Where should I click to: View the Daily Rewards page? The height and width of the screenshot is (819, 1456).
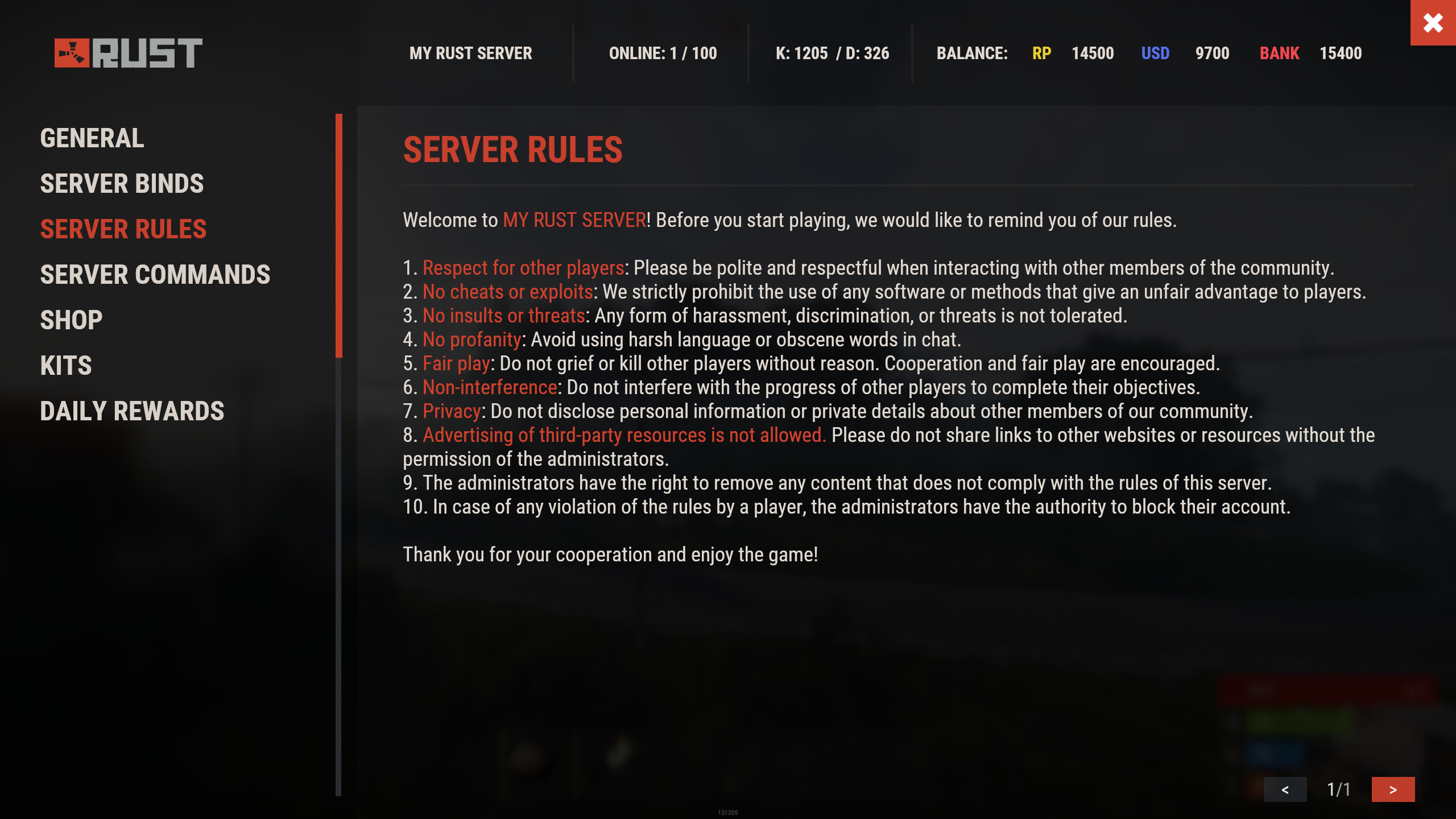click(x=132, y=411)
